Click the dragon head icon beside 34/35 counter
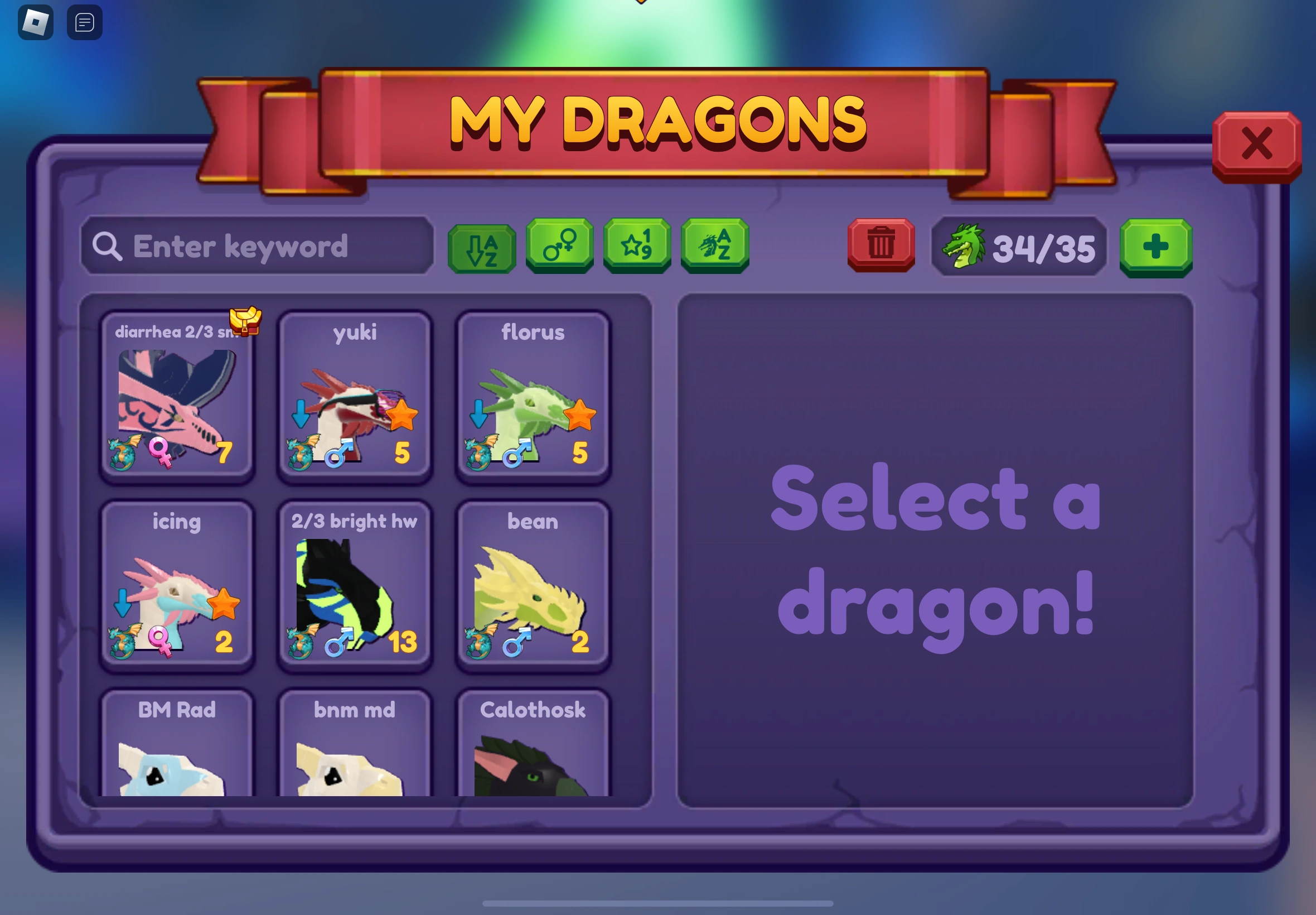The width and height of the screenshot is (1316, 915). 965,247
